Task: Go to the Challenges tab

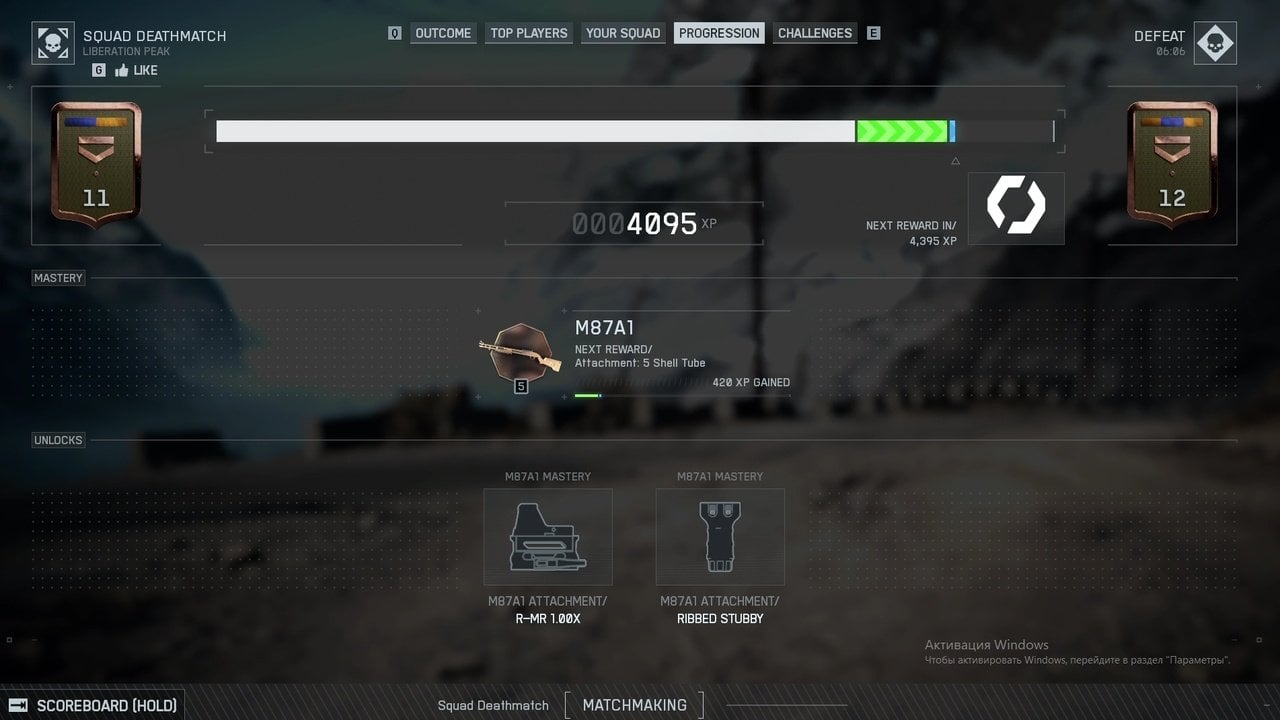Action: click(x=815, y=33)
